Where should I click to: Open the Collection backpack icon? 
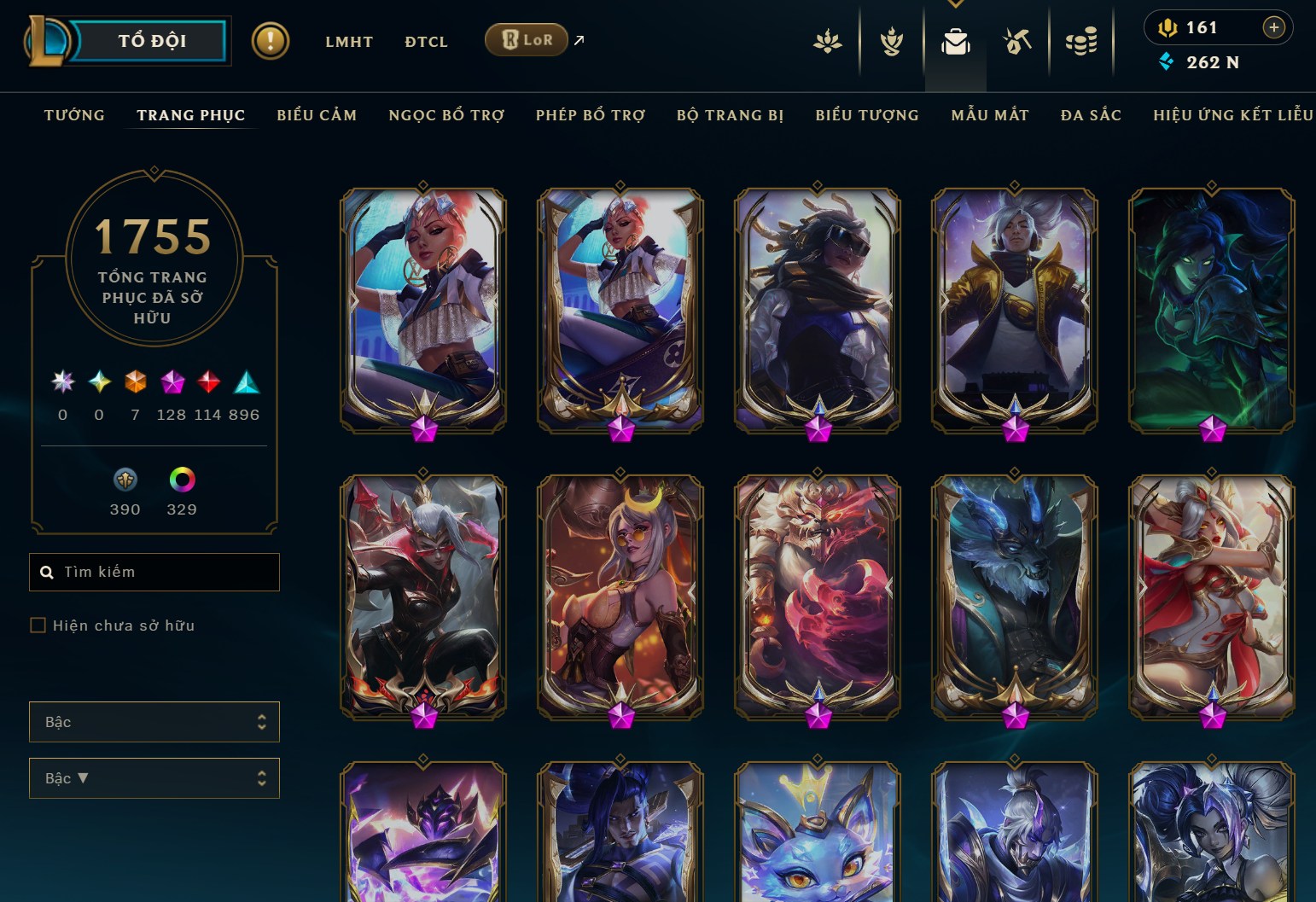955,40
